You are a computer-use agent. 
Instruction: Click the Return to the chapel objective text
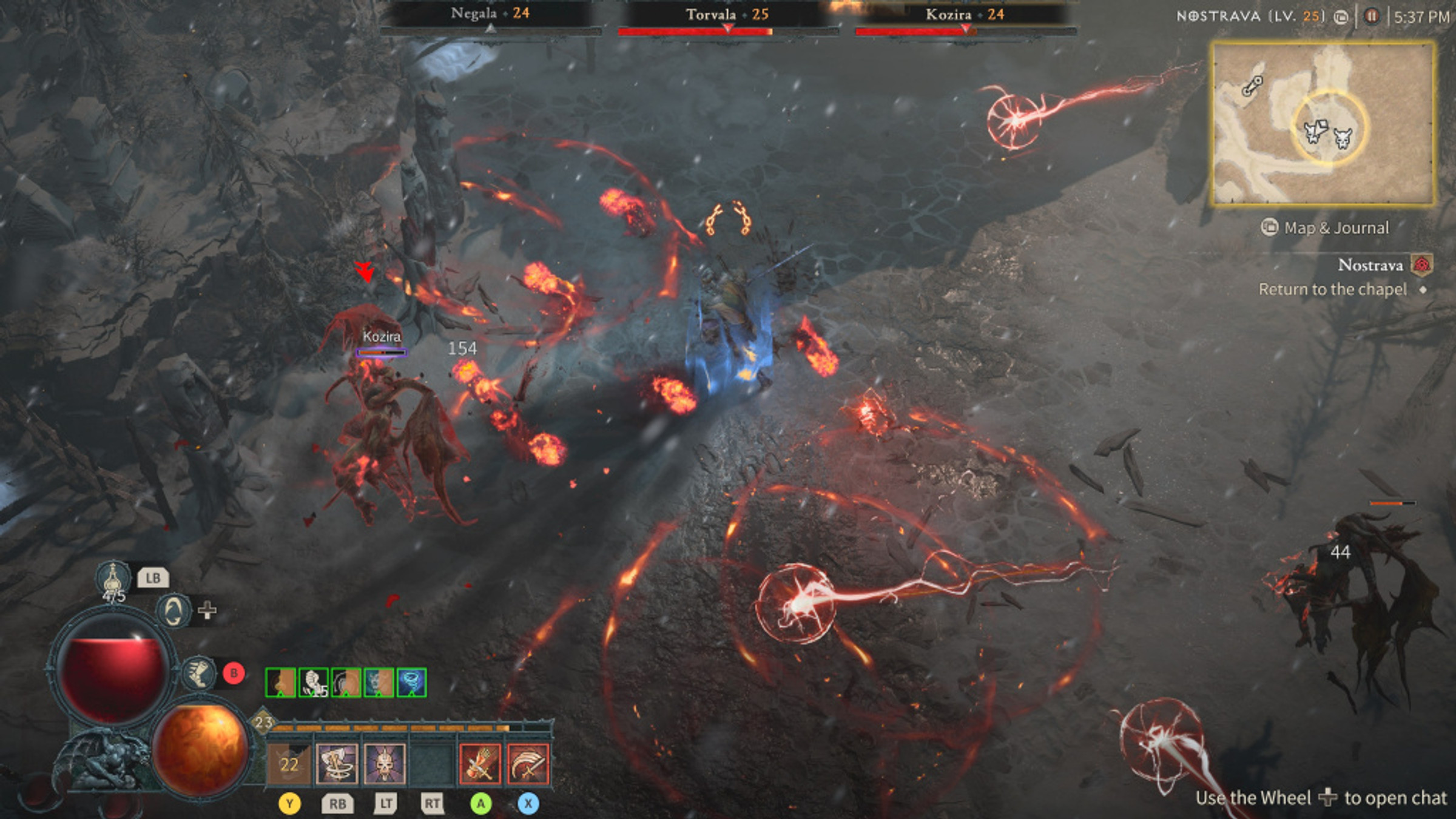1335,289
